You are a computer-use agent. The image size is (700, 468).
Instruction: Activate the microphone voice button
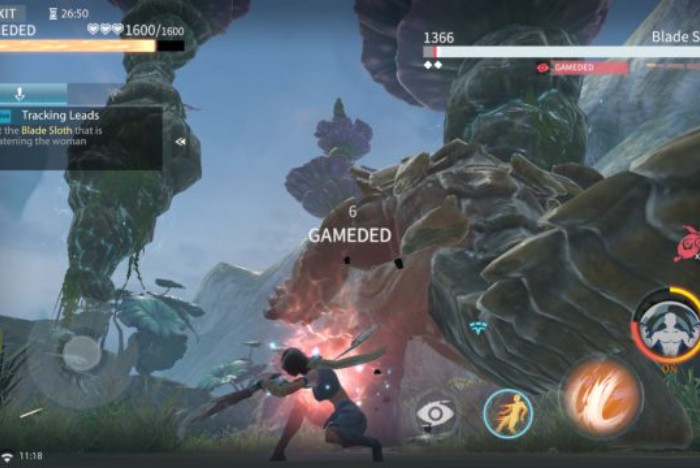pyautogui.click(x=20, y=94)
